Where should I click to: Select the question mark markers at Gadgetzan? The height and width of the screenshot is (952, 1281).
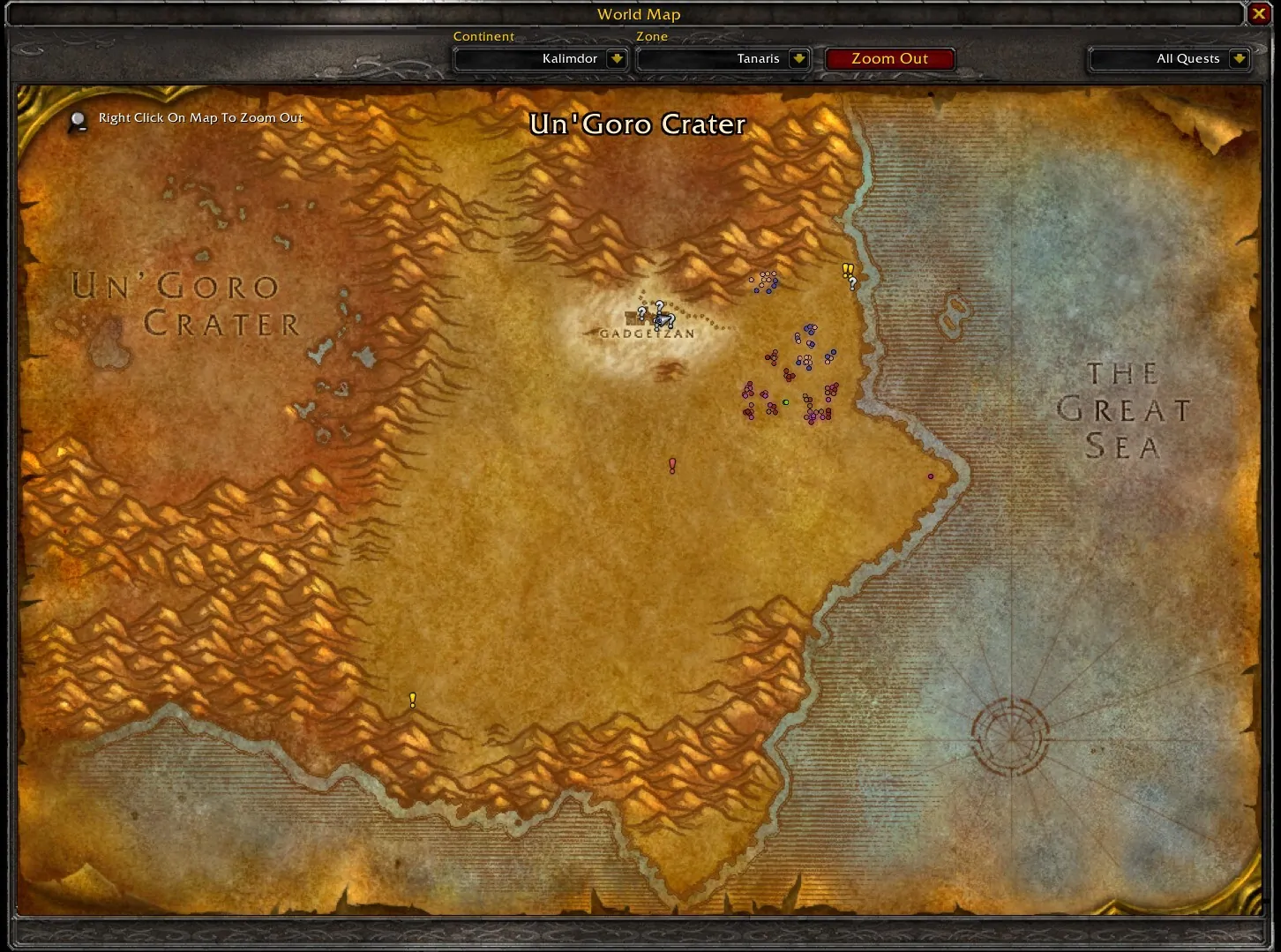click(657, 313)
